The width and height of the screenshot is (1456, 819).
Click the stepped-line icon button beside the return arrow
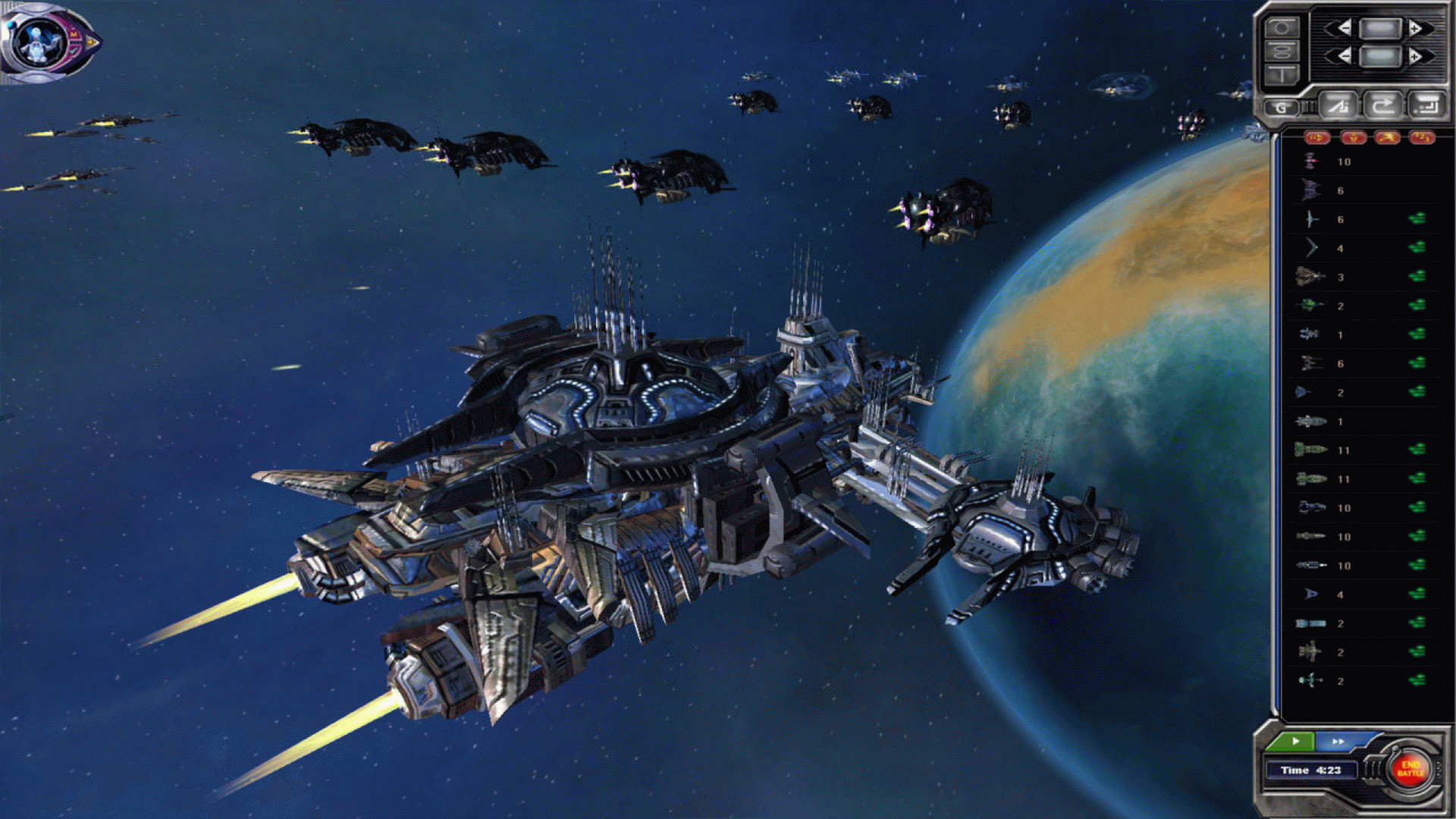[x=1426, y=105]
